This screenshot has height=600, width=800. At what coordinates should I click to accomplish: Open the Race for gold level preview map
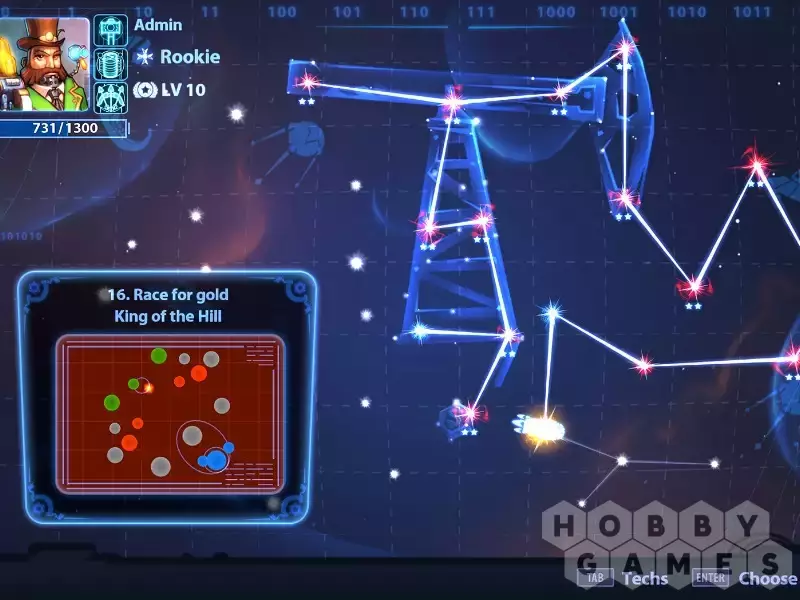pyautogui.click(x=169, y=414)
